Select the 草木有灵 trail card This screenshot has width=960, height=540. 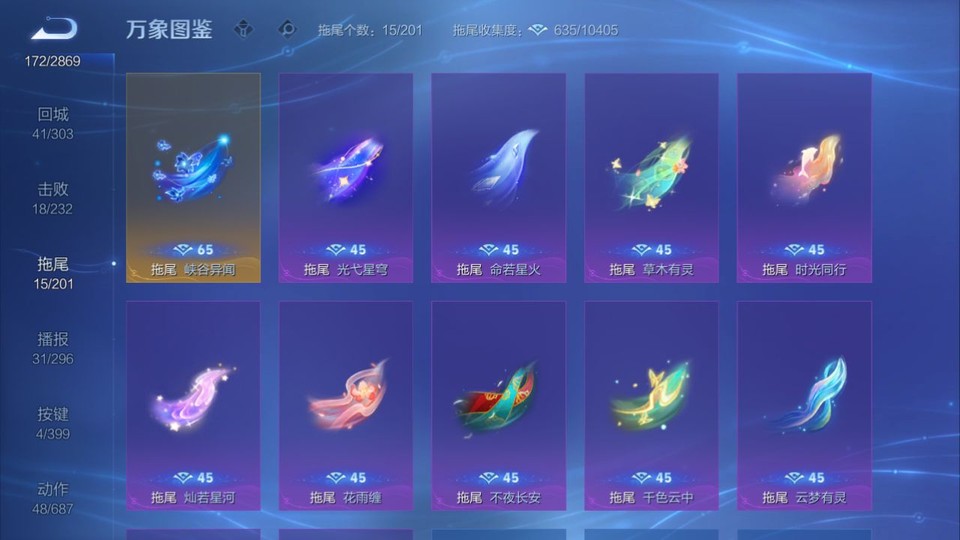[651, 177]
